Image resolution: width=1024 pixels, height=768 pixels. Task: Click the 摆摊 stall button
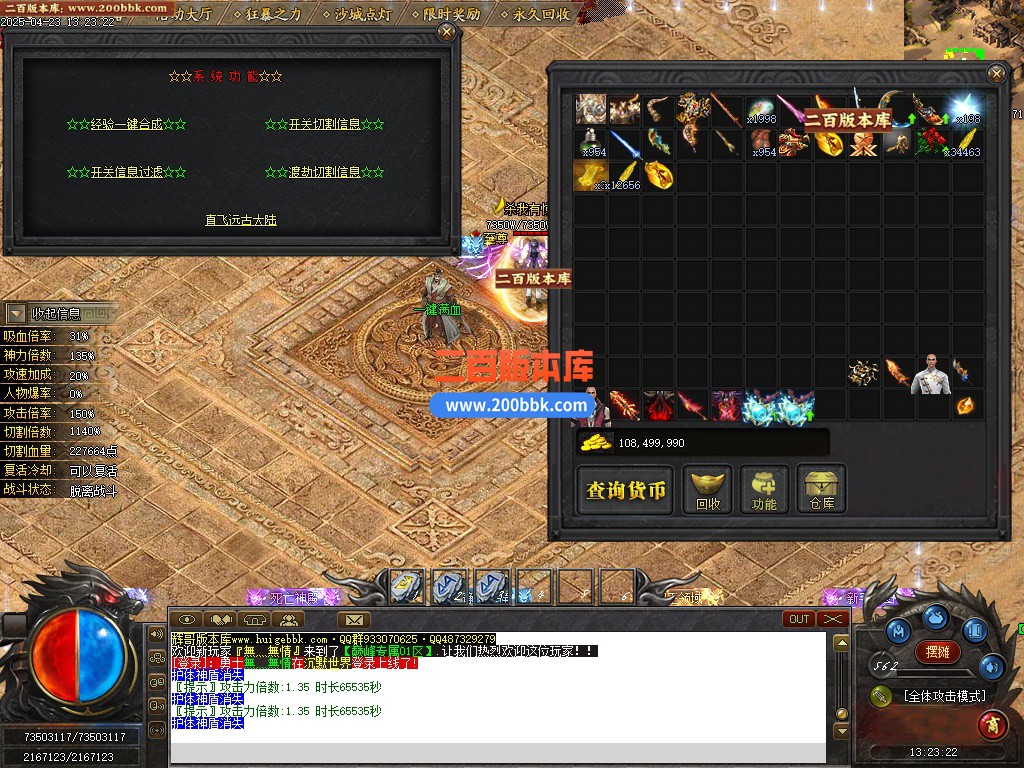click(938, 652)
